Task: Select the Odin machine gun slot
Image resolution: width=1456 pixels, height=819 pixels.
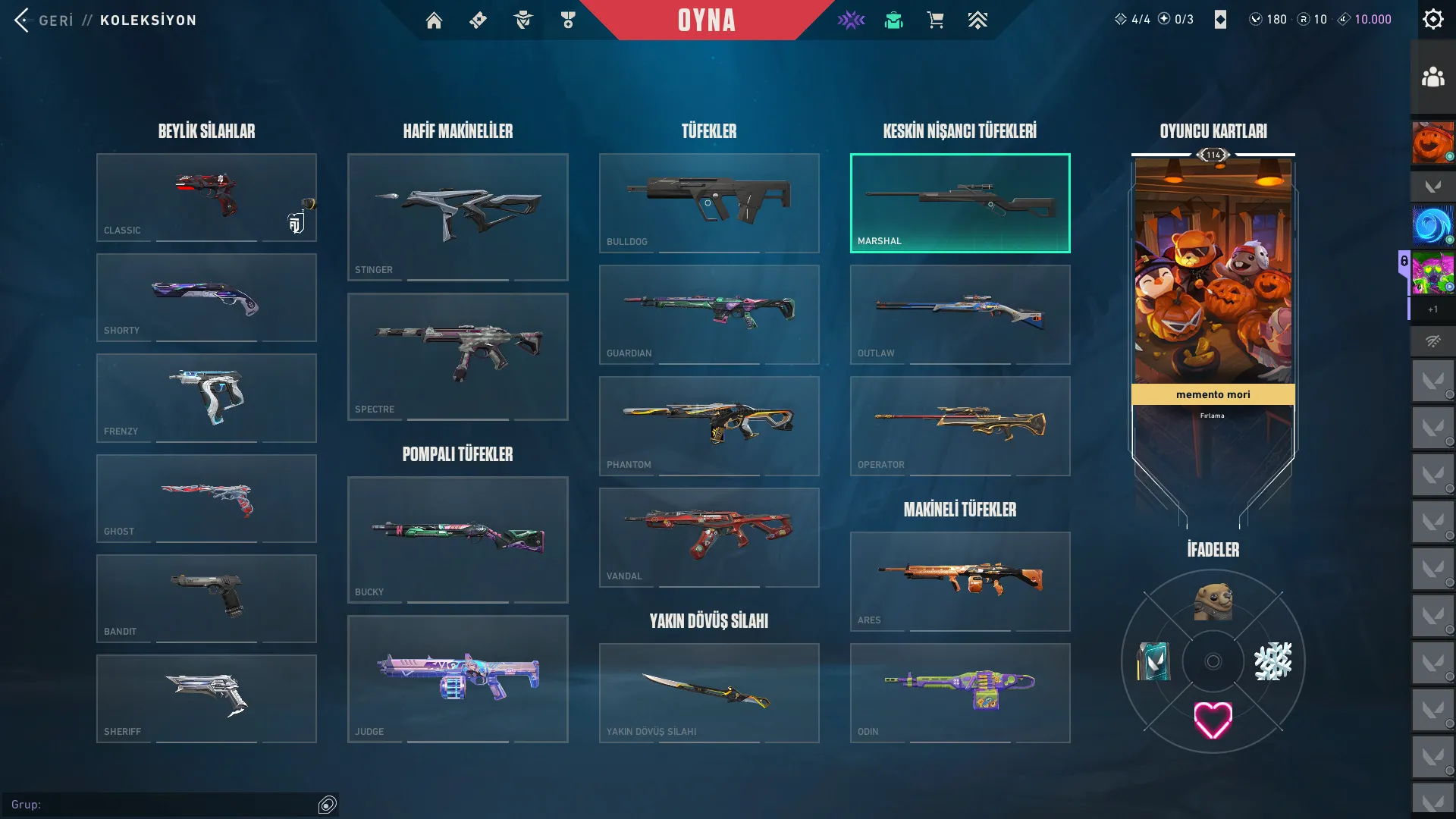Action: (960, 692)
